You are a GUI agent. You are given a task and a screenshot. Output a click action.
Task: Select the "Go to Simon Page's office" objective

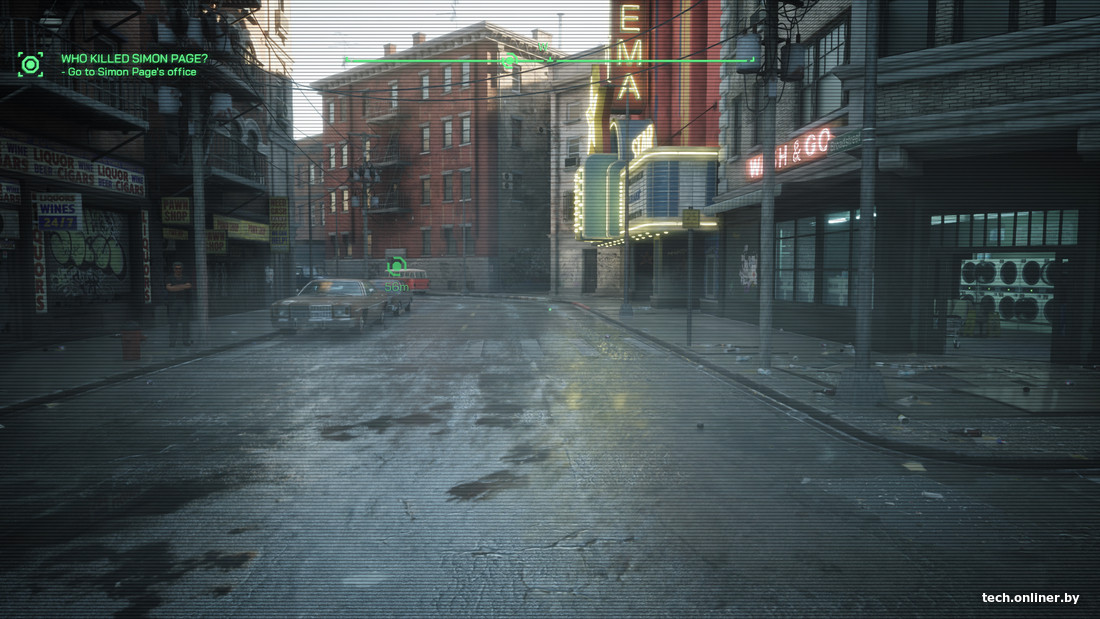tap(131, 72)
